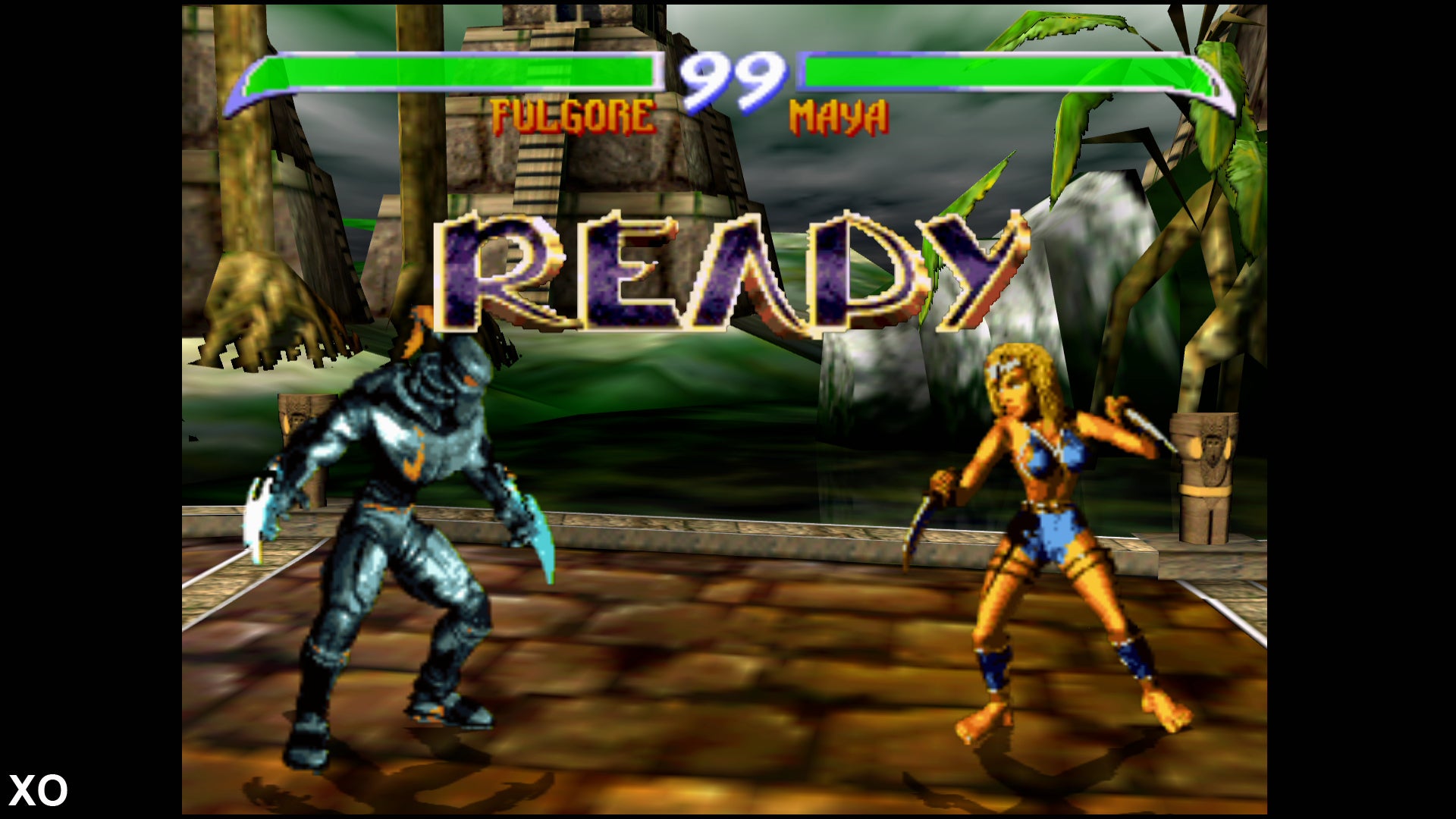Screen dimensions: 1456x819
Task: Click the green health bar on the left
Action: coord(455,76)
